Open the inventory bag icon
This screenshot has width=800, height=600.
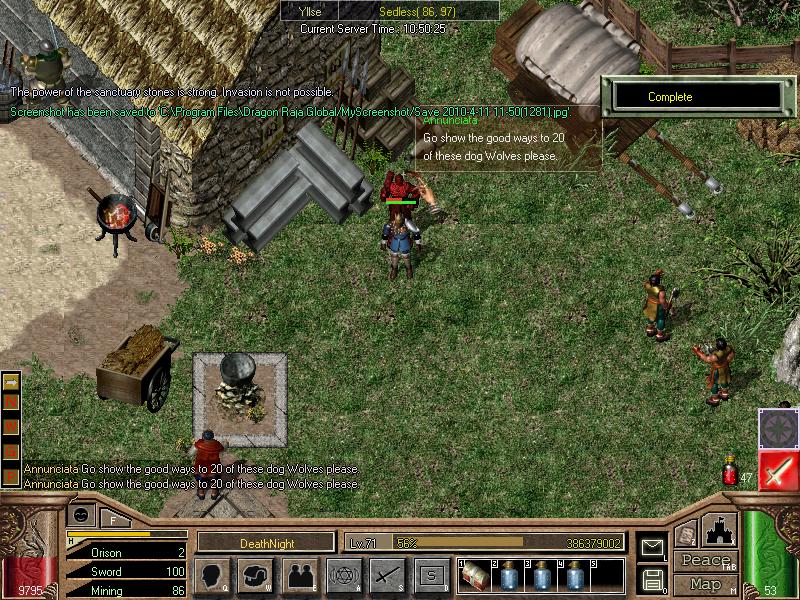(256, 575)
